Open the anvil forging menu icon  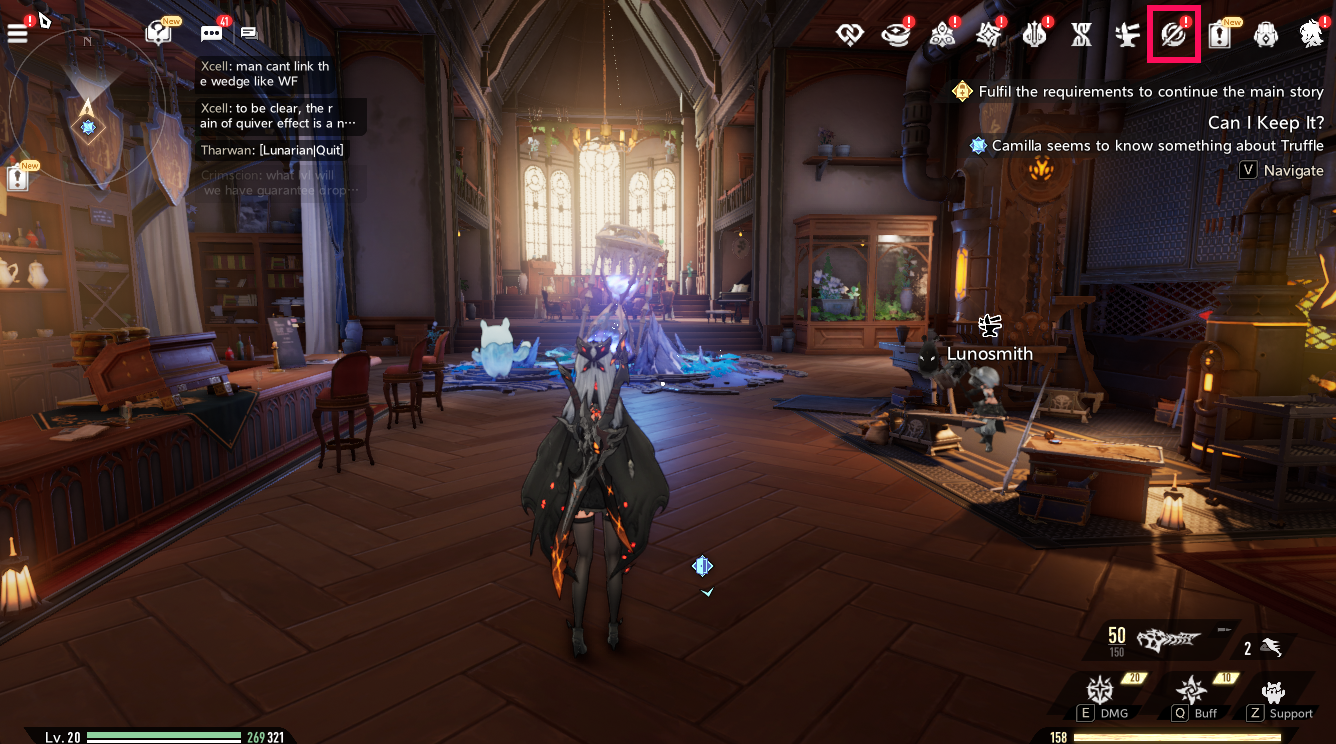[1128, 35]
